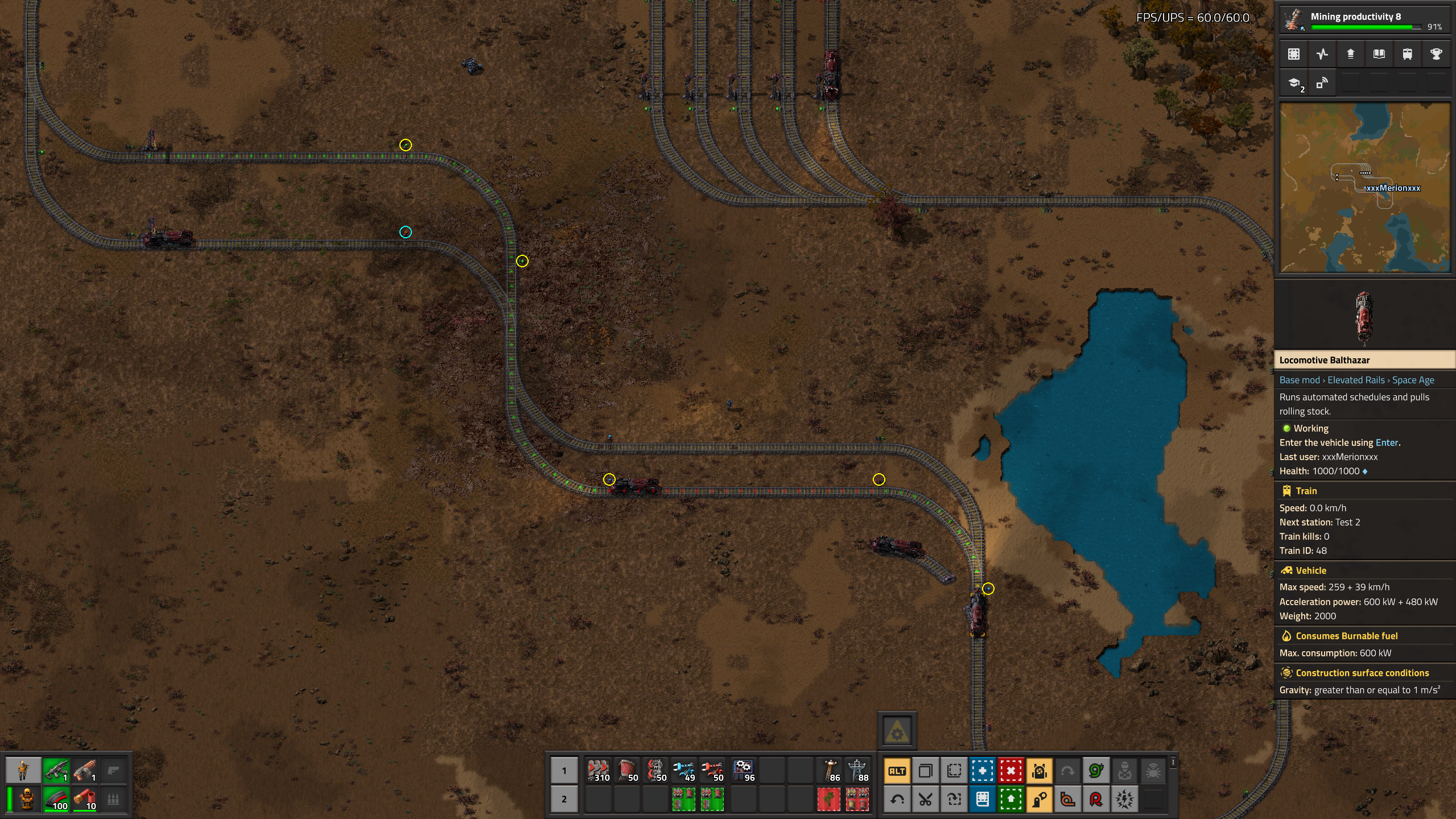Open the production statistics graph icon
Image resolution: width=1456 pixels, height=819 pixels.
click(1322, 54)
